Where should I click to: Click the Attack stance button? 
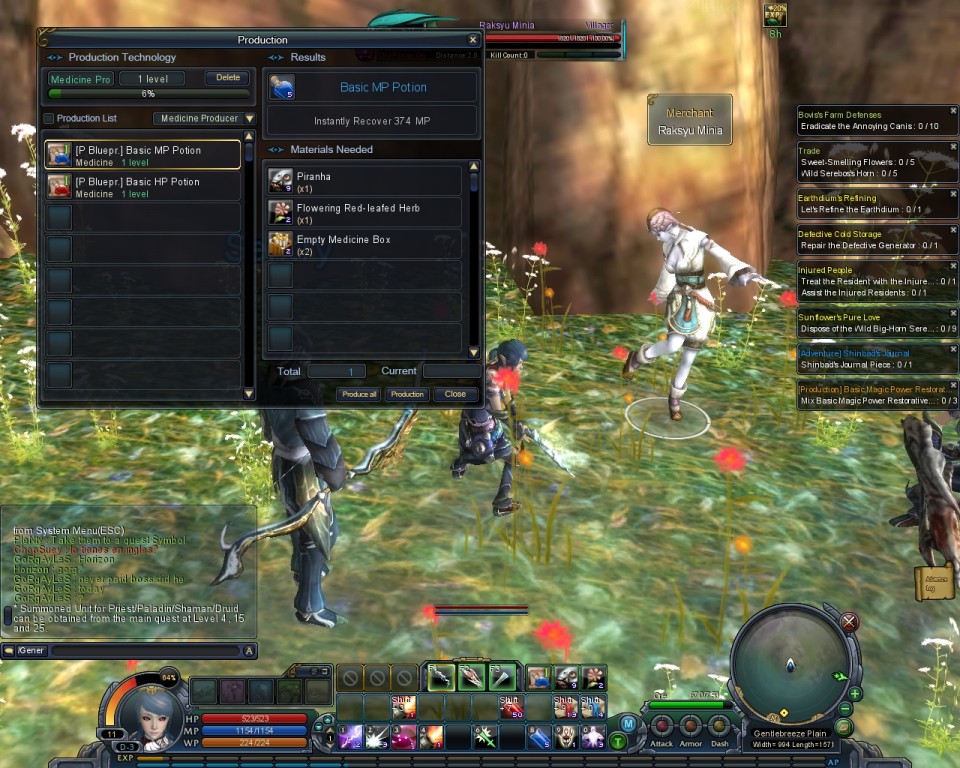pyautogui.click(x=662, y=726)
